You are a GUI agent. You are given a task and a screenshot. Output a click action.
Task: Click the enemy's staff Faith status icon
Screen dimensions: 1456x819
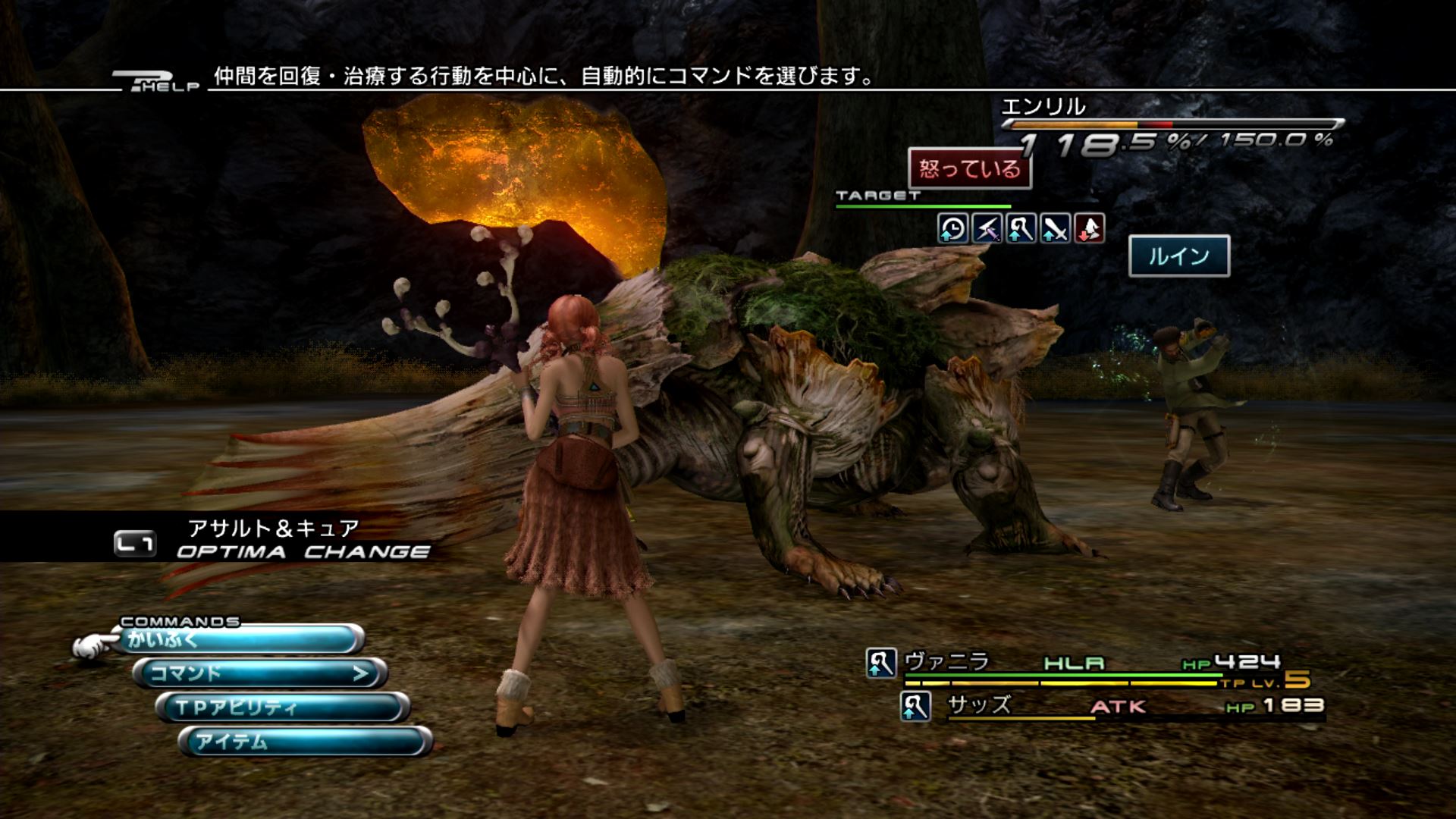[x=1021, y=228]
